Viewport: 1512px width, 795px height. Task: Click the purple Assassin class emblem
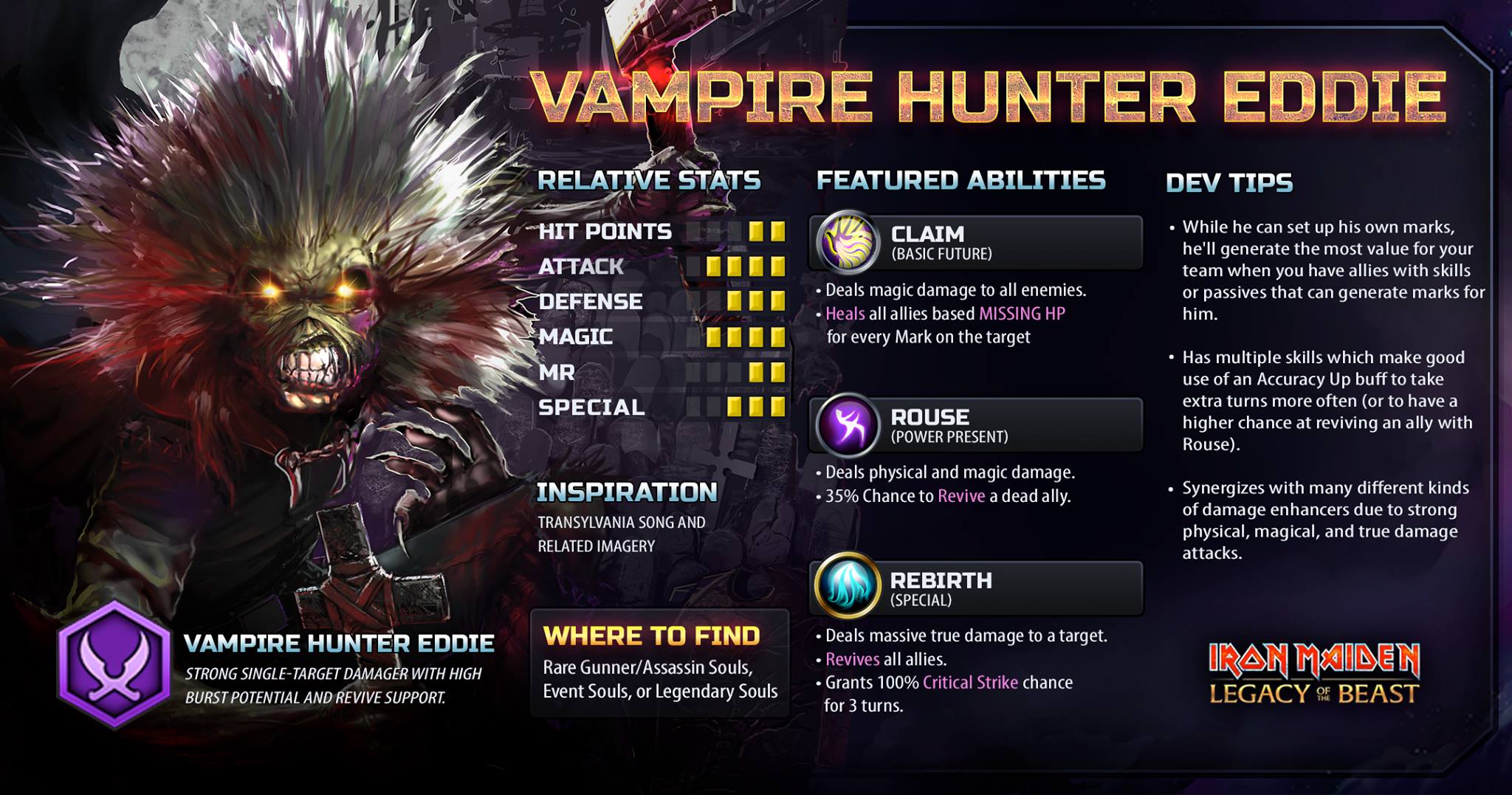(114, 664)
